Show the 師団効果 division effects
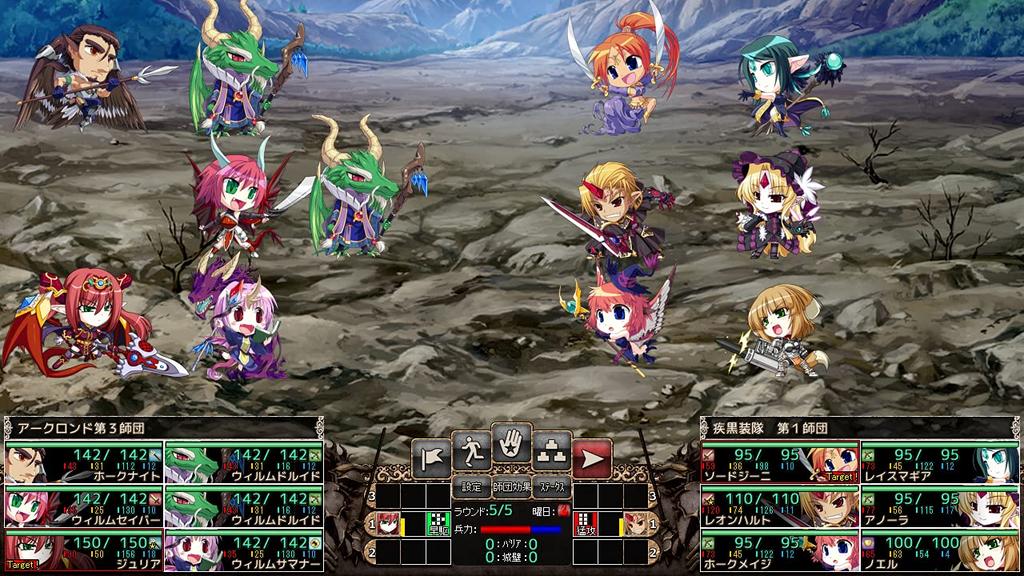This screenshot has height=576, width=1024. [511, 488]
